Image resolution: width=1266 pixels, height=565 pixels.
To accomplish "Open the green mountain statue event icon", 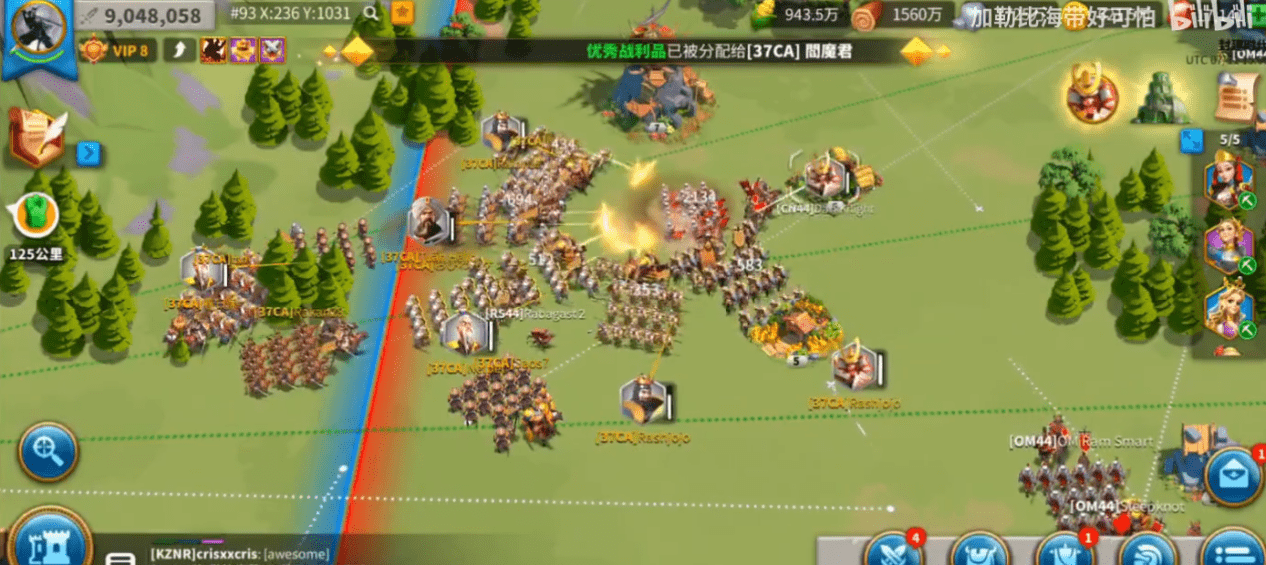I will 1160,97.
